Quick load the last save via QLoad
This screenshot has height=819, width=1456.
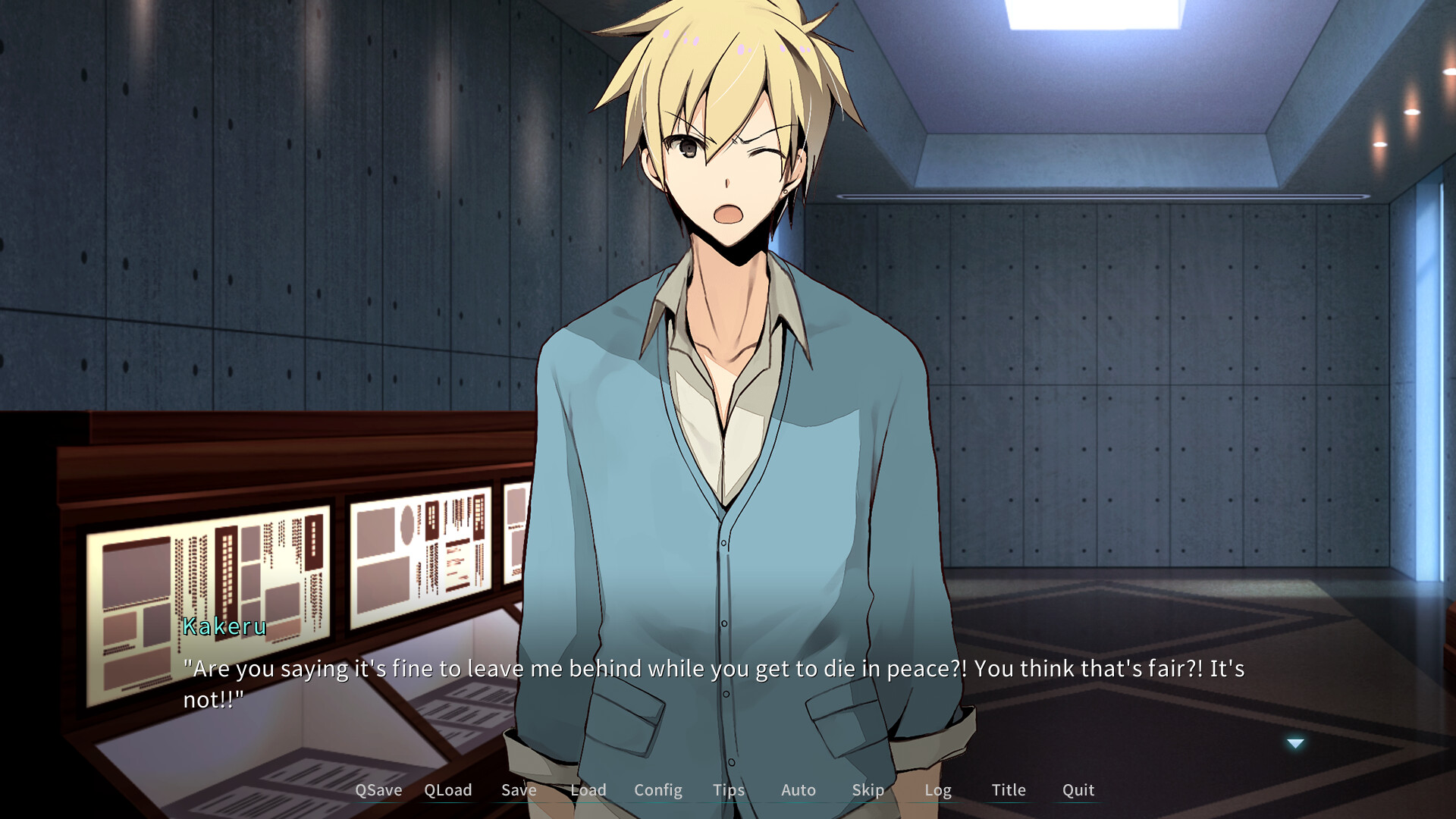[x=448, y=790]
